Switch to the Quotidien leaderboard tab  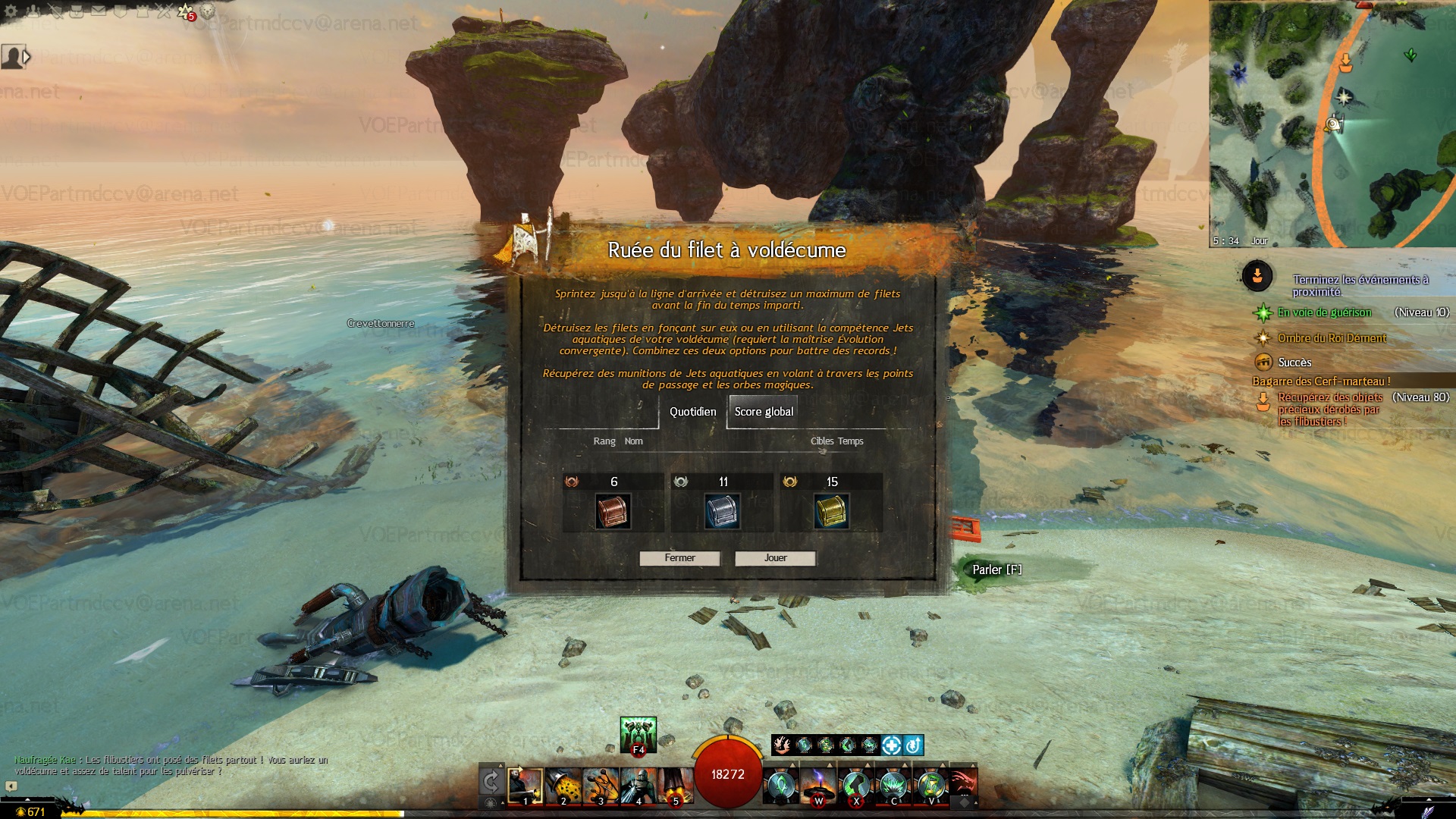pos(692,412)
